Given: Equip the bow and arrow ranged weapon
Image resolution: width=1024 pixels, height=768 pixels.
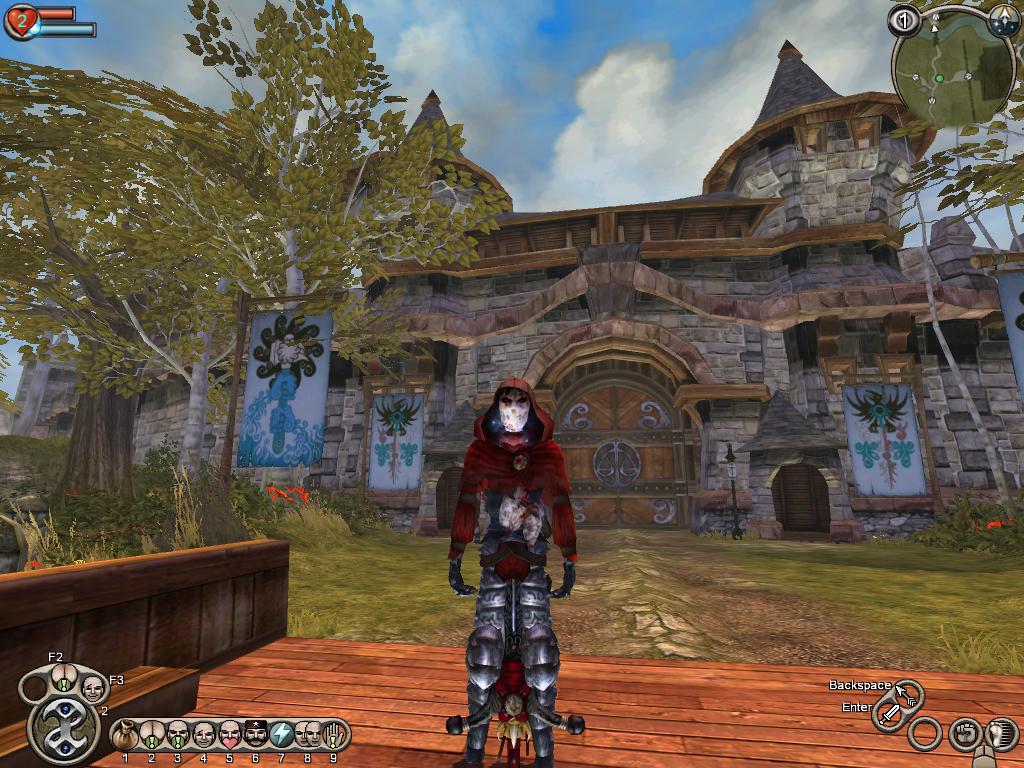Looking at the screenshot, I should [x=909, y=693].
